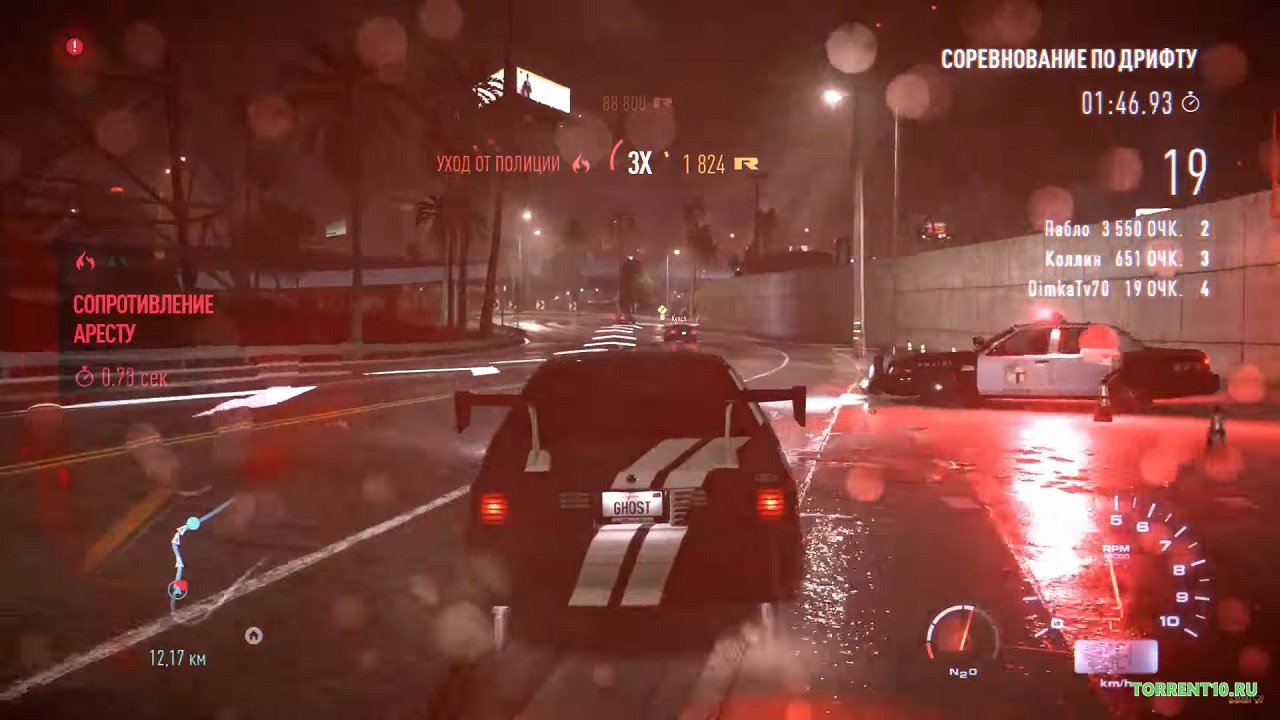The image size is (1280, 720).
Task: Click the torrent10.ru watermark link
Action: tap(1194, 689)
